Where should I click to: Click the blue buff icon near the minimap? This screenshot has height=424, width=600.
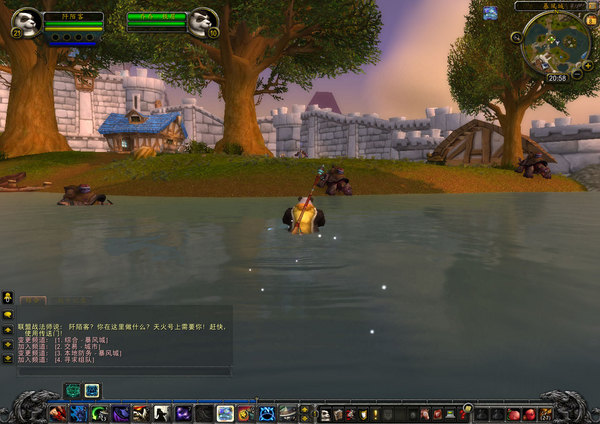(x=490, y=14)
